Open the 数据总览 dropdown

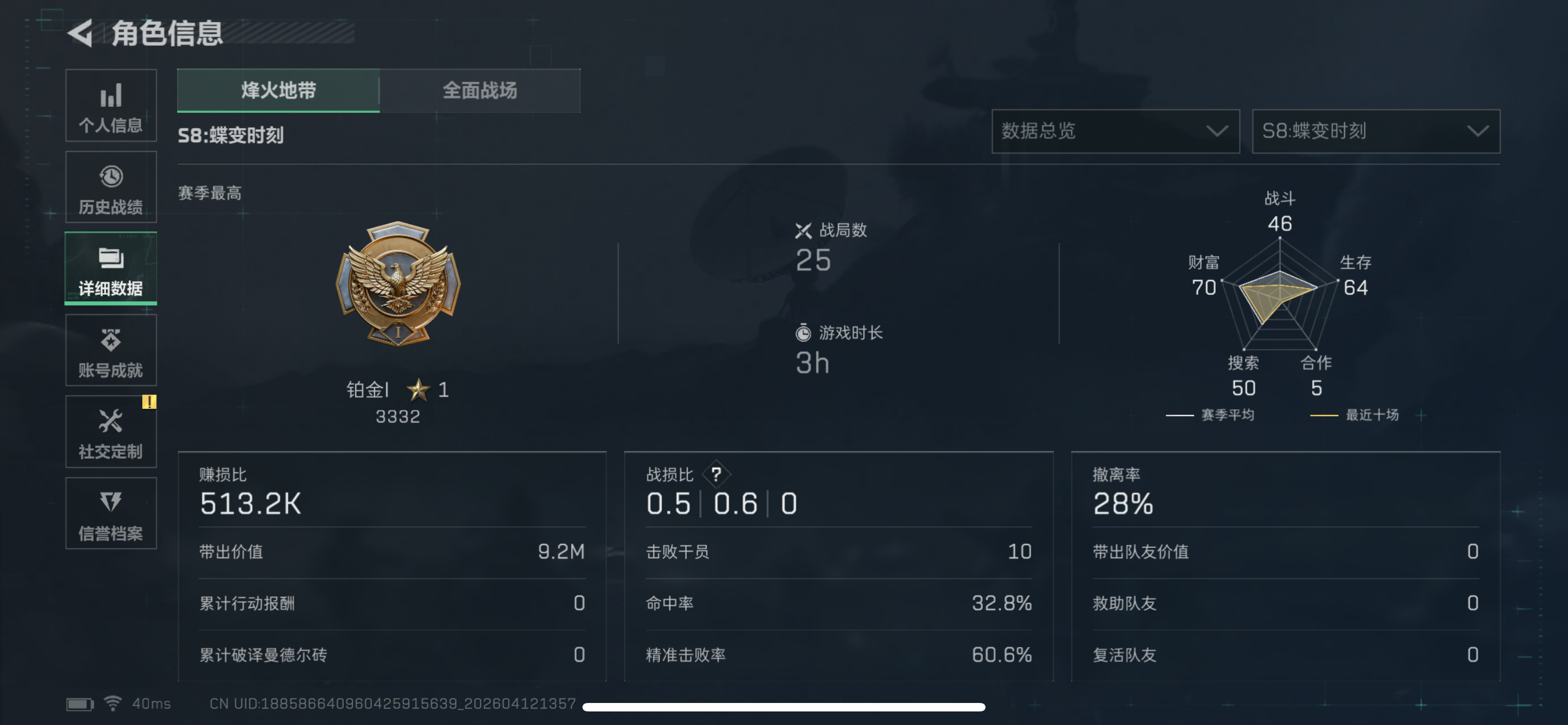pyautogui.click(x=1116, y=132)
